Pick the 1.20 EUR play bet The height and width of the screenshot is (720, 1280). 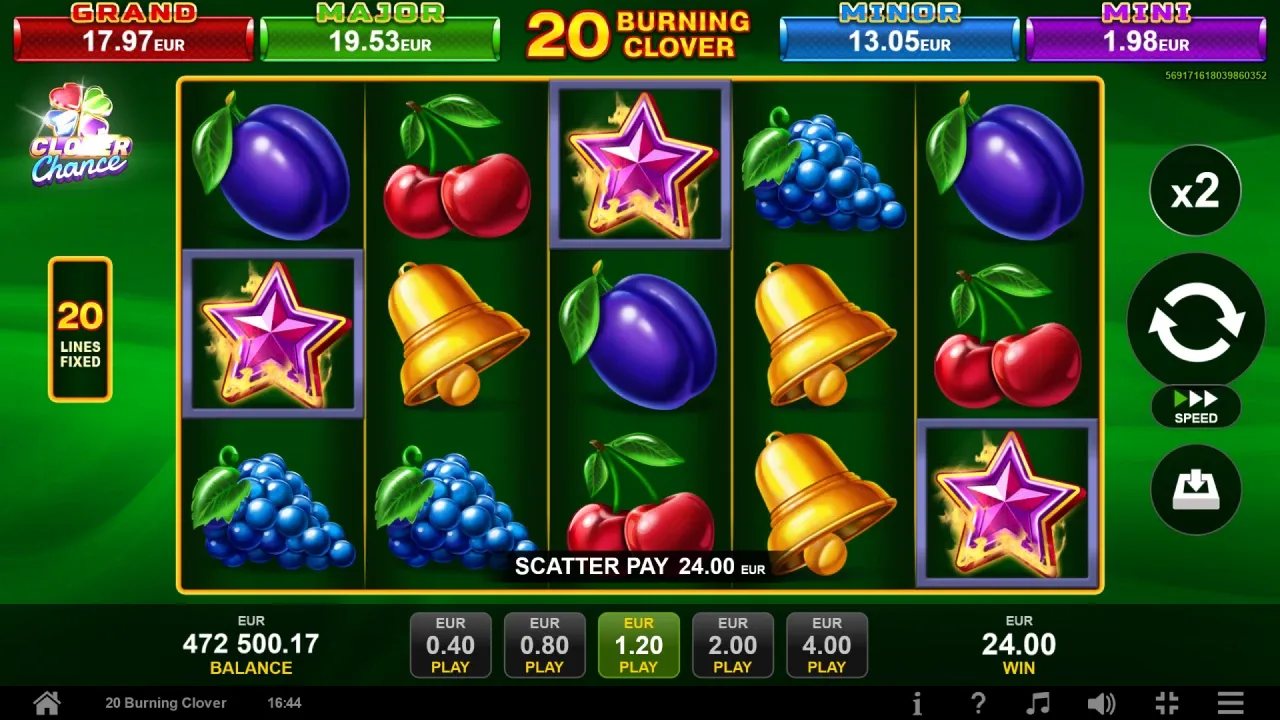[x=639, y=645]
